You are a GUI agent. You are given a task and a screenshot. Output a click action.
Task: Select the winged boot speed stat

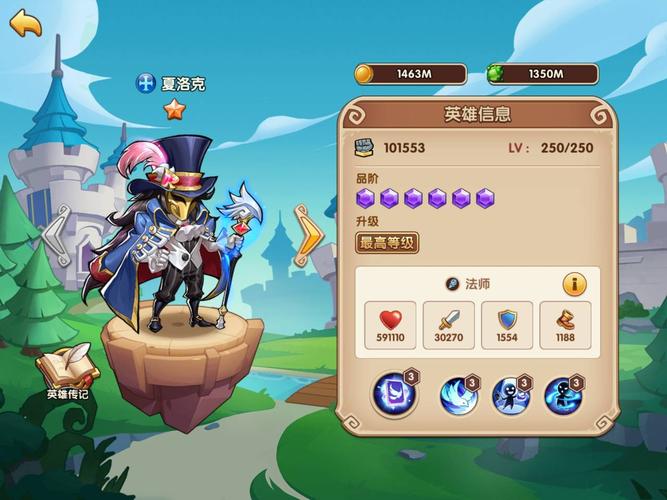tap(565, 326)
